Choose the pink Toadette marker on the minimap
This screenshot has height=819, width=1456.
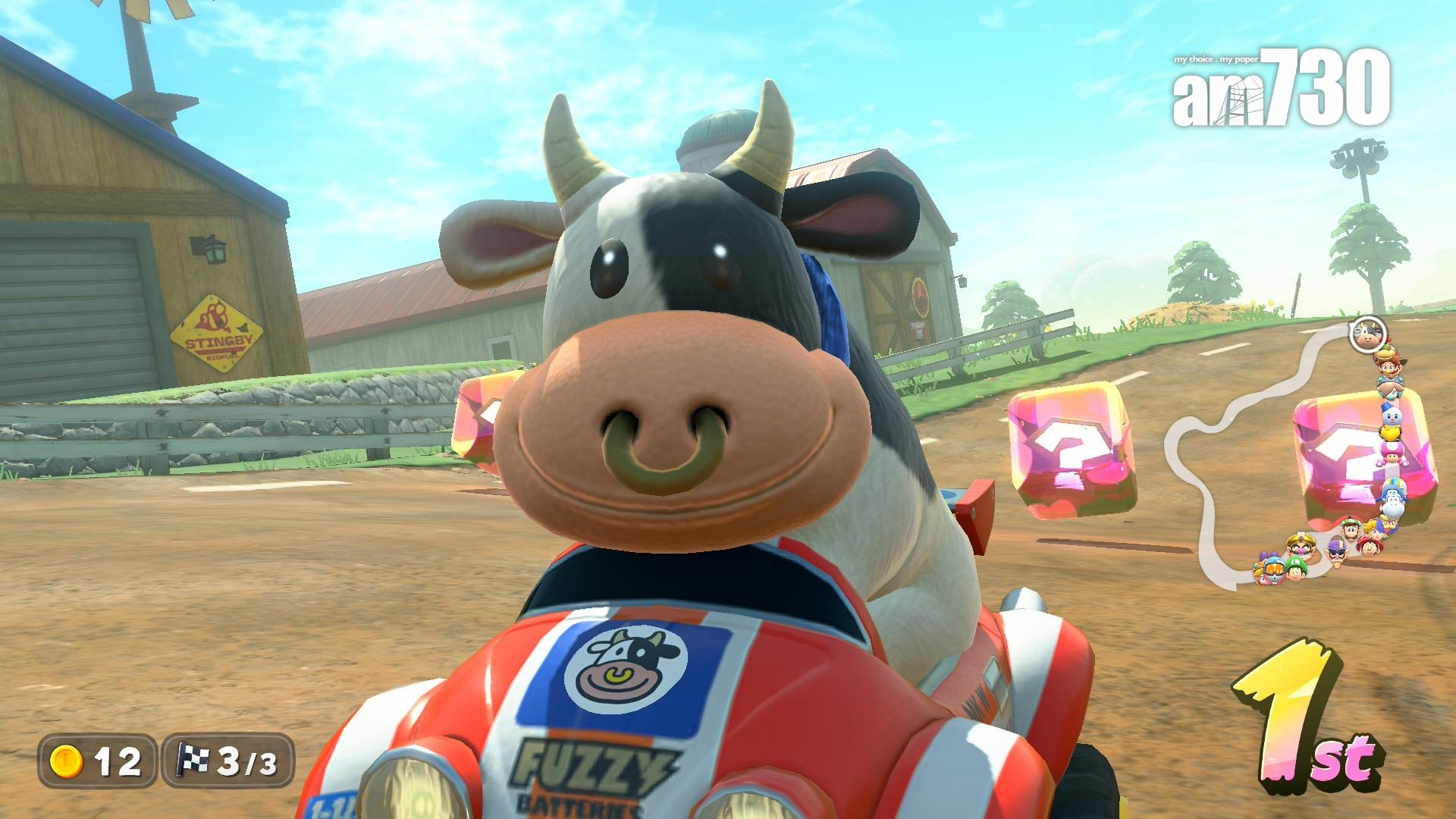[x=1394, y=453]
